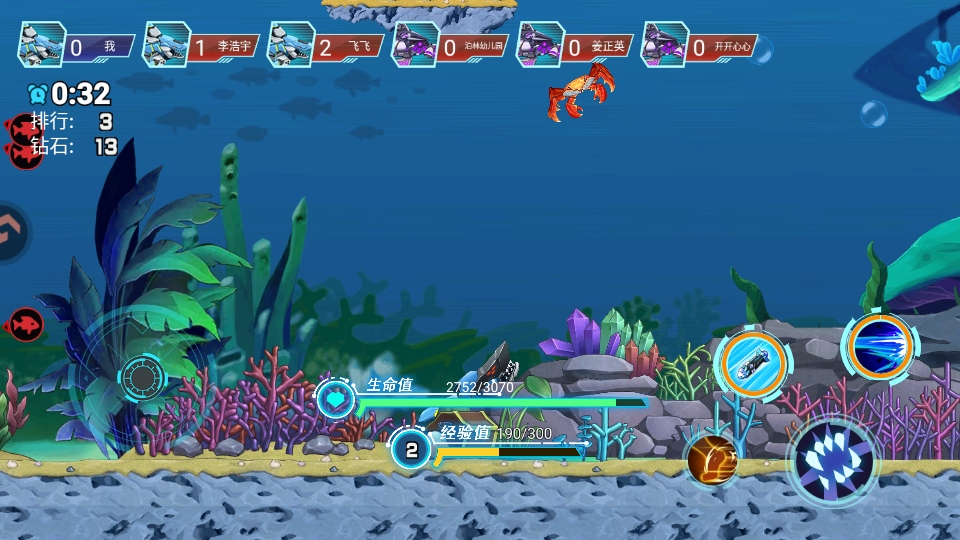The image size is (960, 540).
Task: Click the double-arrow button on left edge
Action: click(10, 233)
